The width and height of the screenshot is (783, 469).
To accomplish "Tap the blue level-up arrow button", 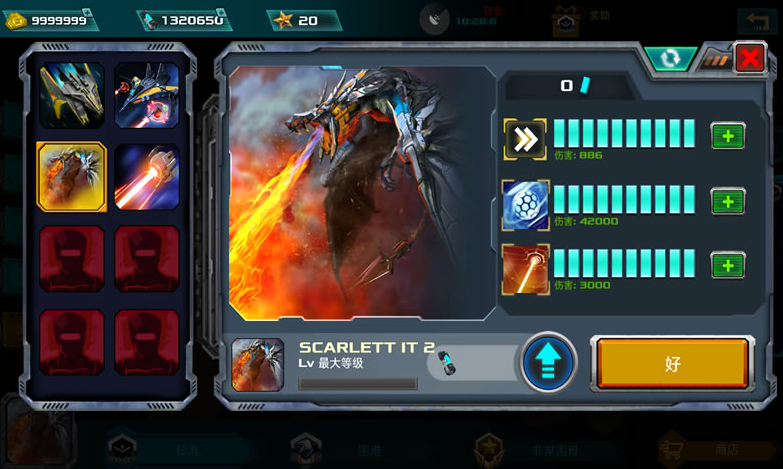I will click(548, 363).
